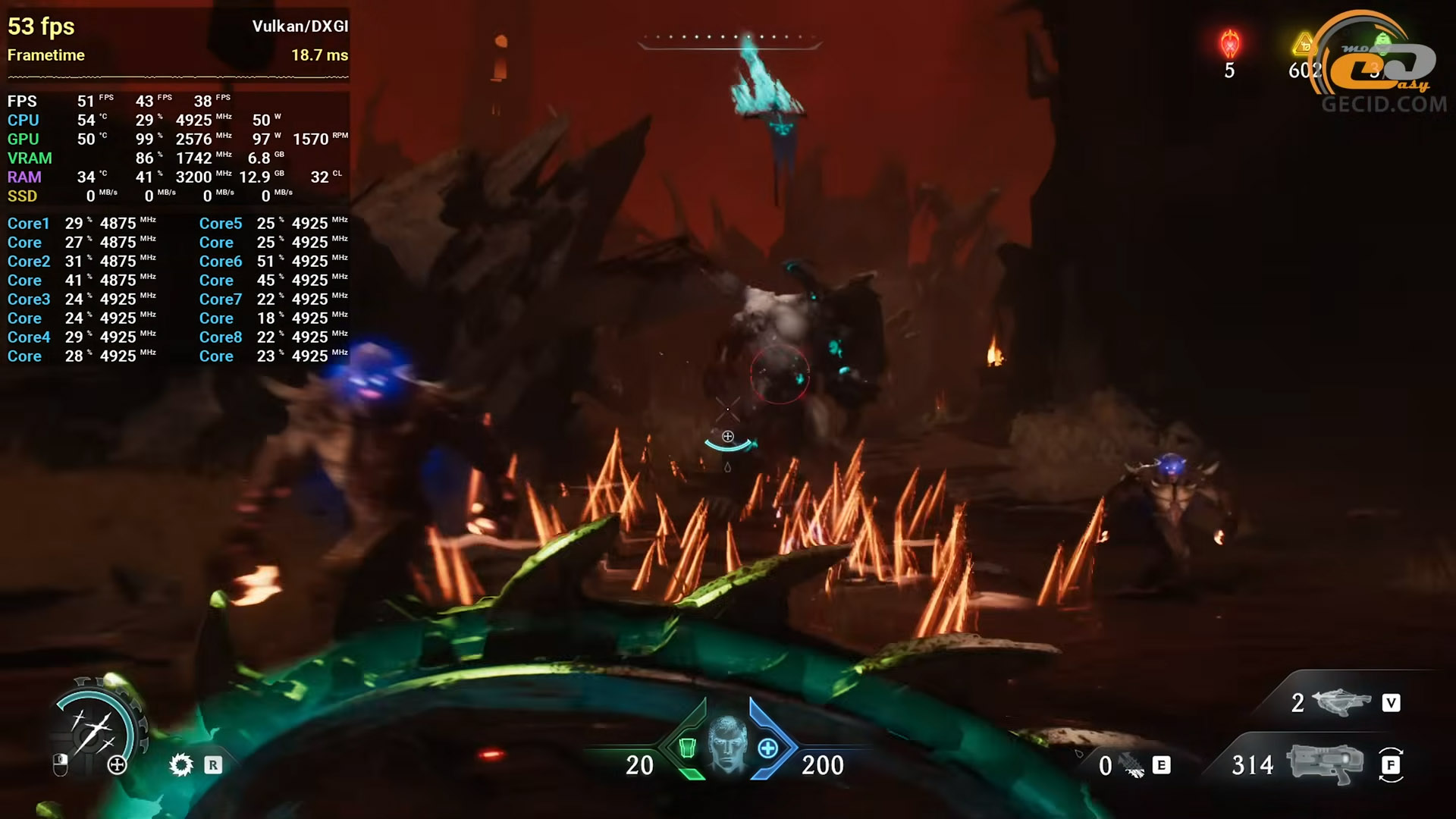Screen dimensions: 1456x819
Task: Activate the spiked gear ability icon
Action: [x=180, y=764]
